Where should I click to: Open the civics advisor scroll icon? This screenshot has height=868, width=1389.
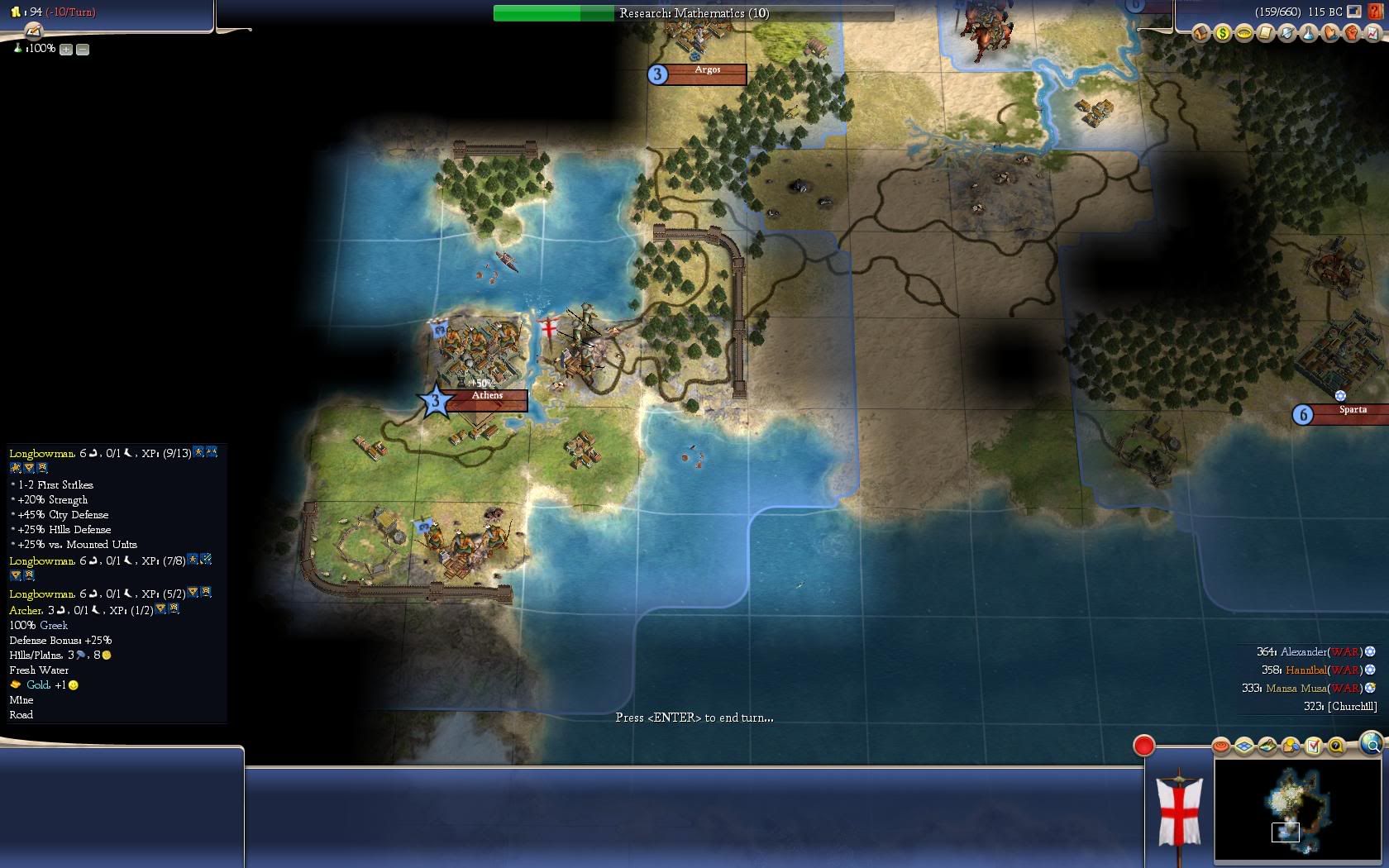coord(1265,33)
